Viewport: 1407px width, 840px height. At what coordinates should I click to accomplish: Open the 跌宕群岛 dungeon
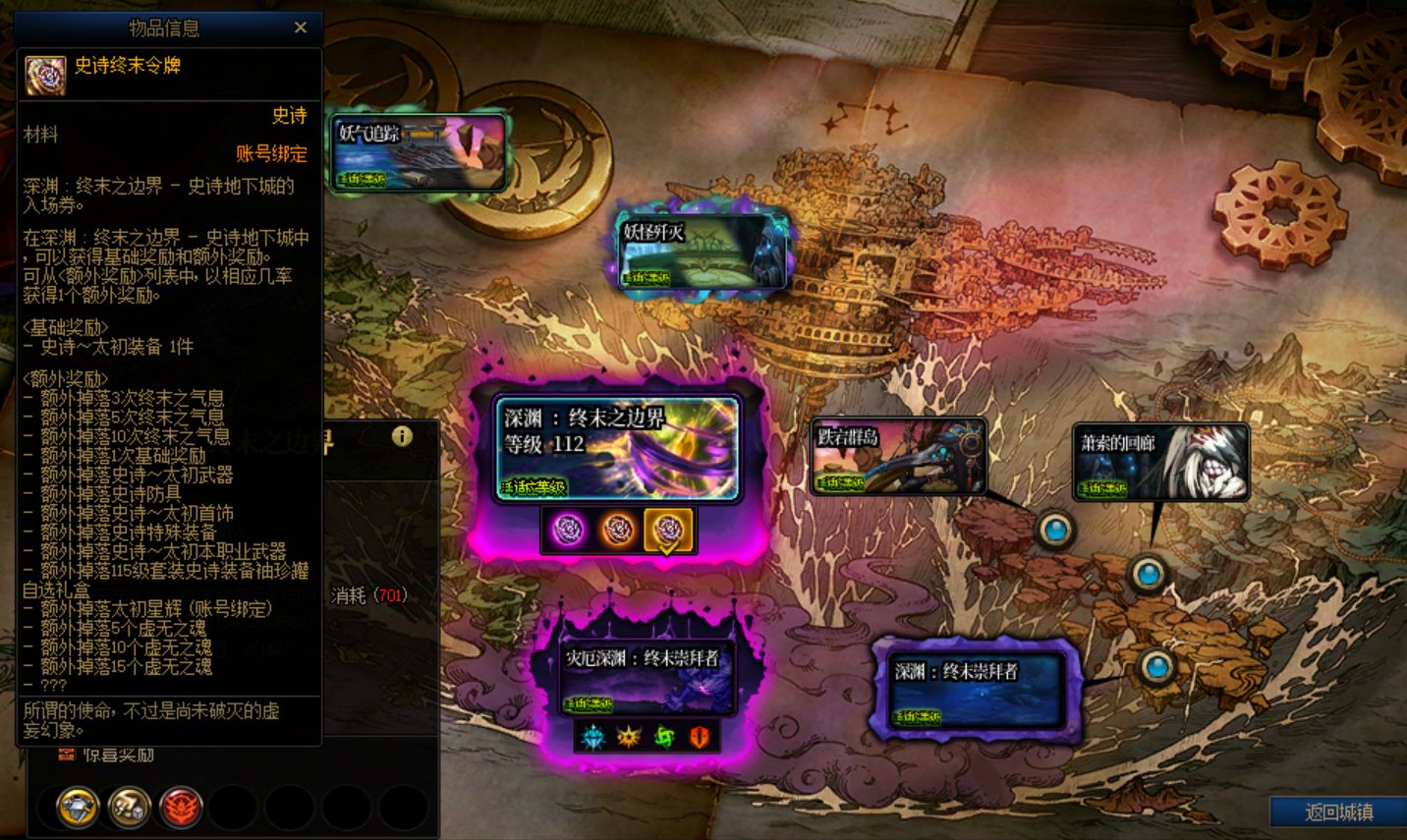(898, 456)
